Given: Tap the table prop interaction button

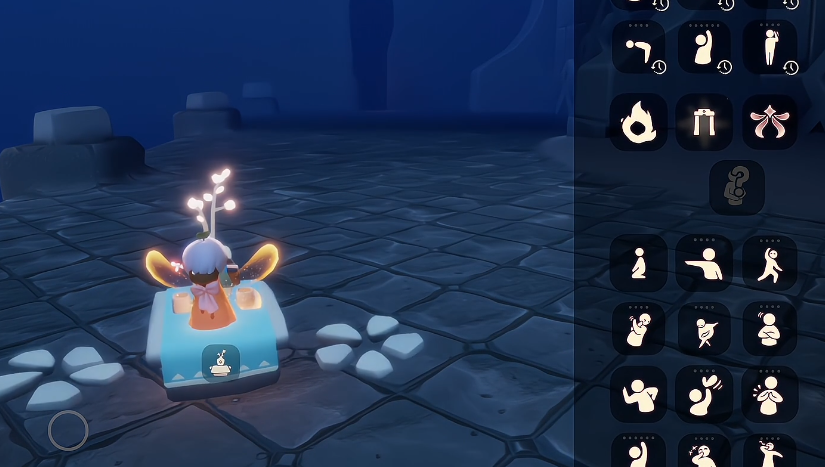Looking at the screenshot, I should (x=220, y=363).
